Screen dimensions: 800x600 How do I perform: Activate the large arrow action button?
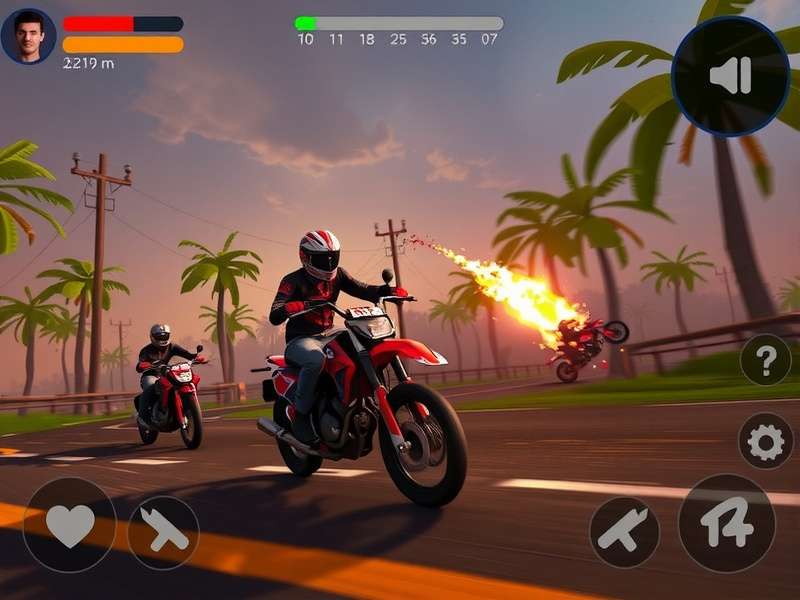tap(727, 523)
